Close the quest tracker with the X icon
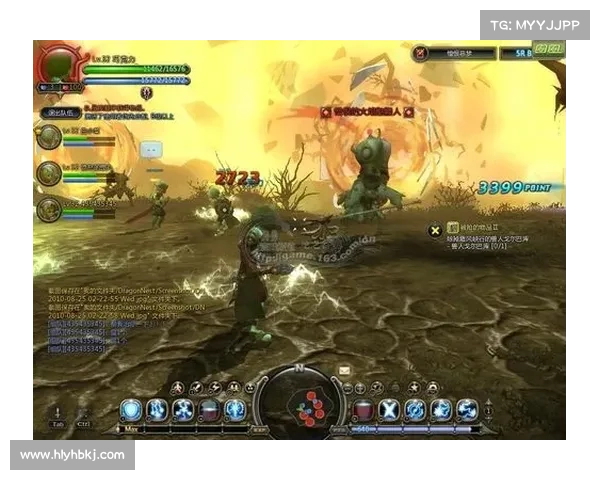600x480 pixels. [x=435, y=231]
